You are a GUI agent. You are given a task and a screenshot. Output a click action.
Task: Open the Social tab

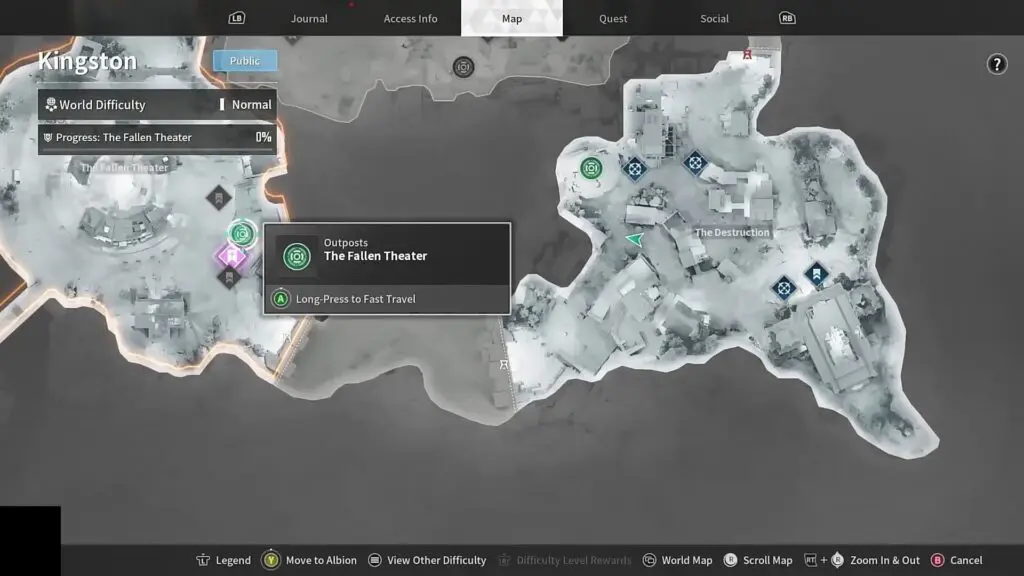coord(714,18)
